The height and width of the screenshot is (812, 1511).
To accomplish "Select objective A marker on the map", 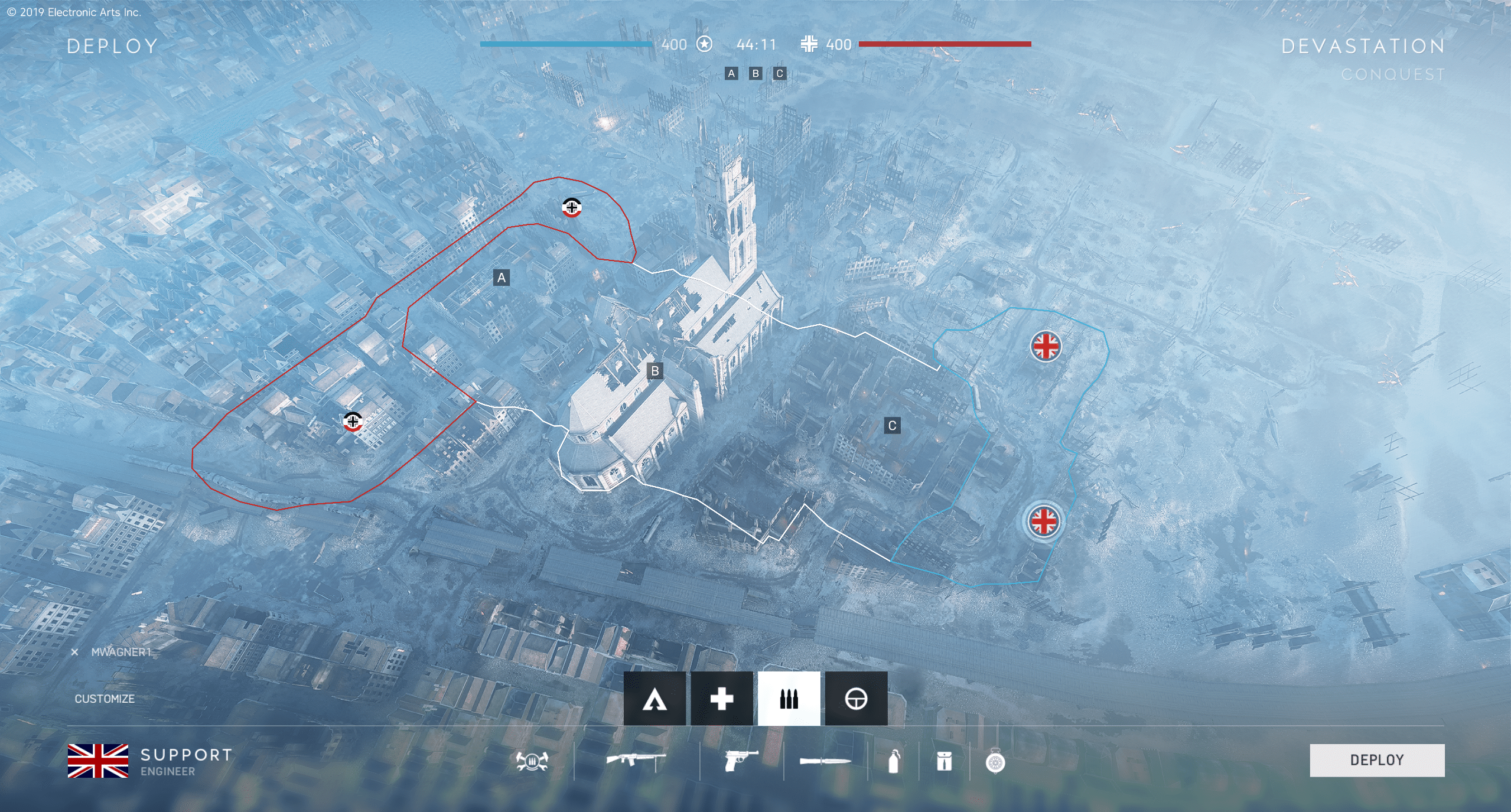I will 502,278.
